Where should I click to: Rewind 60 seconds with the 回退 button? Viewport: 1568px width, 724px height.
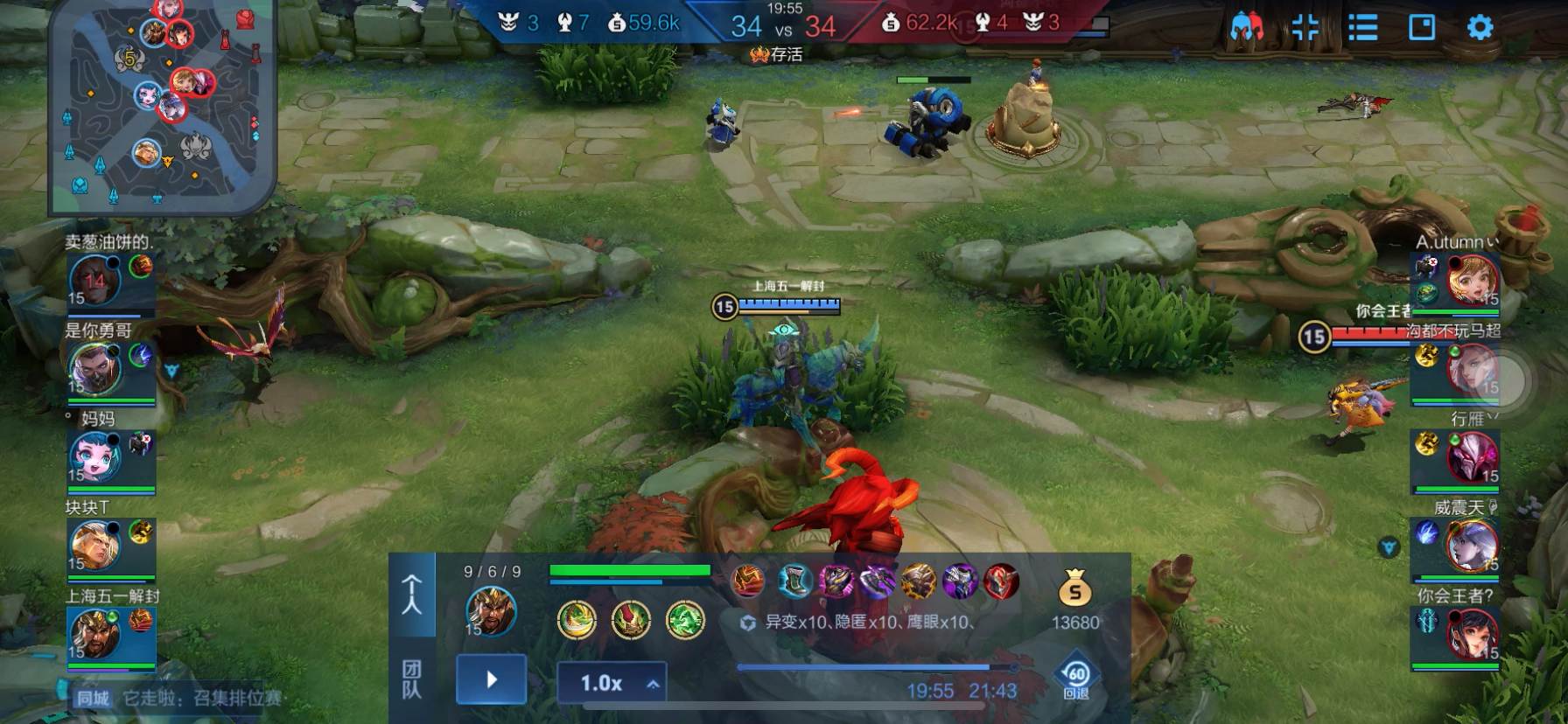coord(1076,679)
